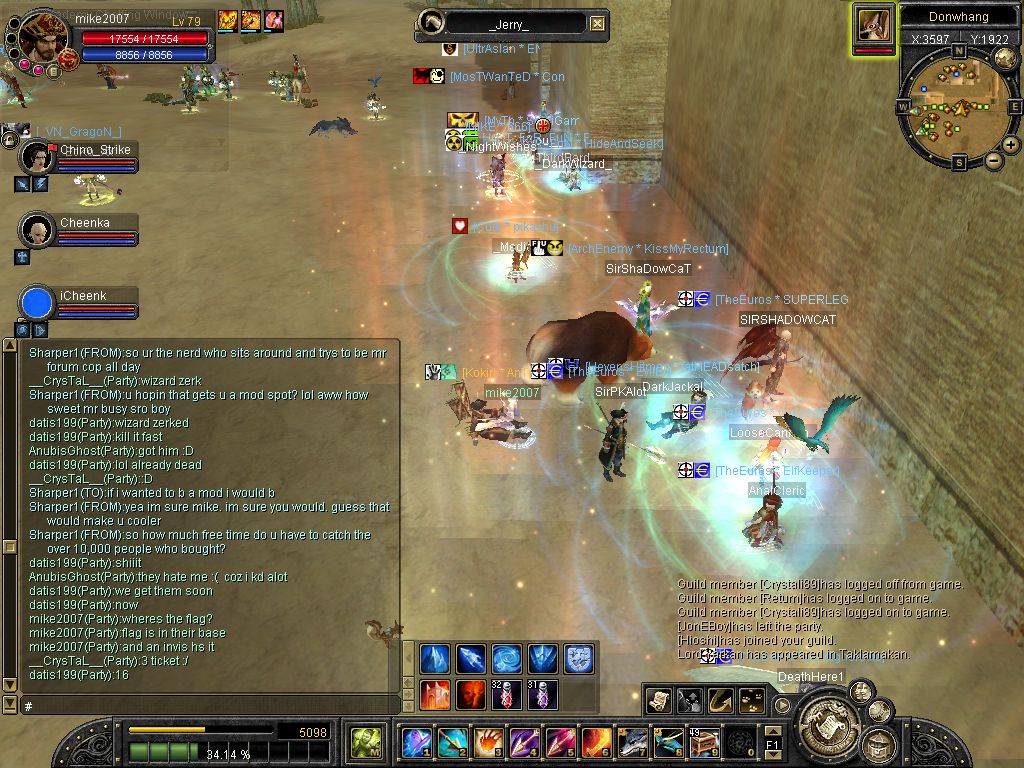Click the chat text input field
The width and height of the screenshot is (1024, 768).
coord(200,706)
